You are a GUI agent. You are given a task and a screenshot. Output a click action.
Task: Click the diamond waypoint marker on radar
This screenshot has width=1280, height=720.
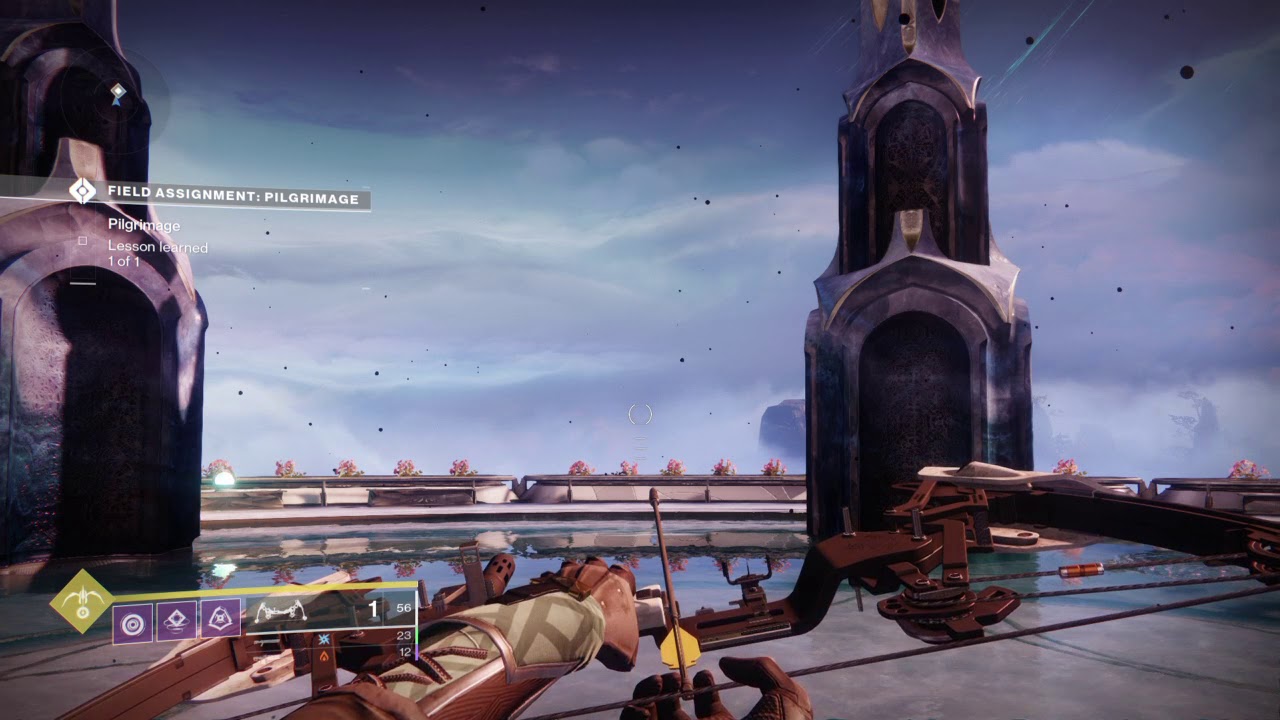118,94
